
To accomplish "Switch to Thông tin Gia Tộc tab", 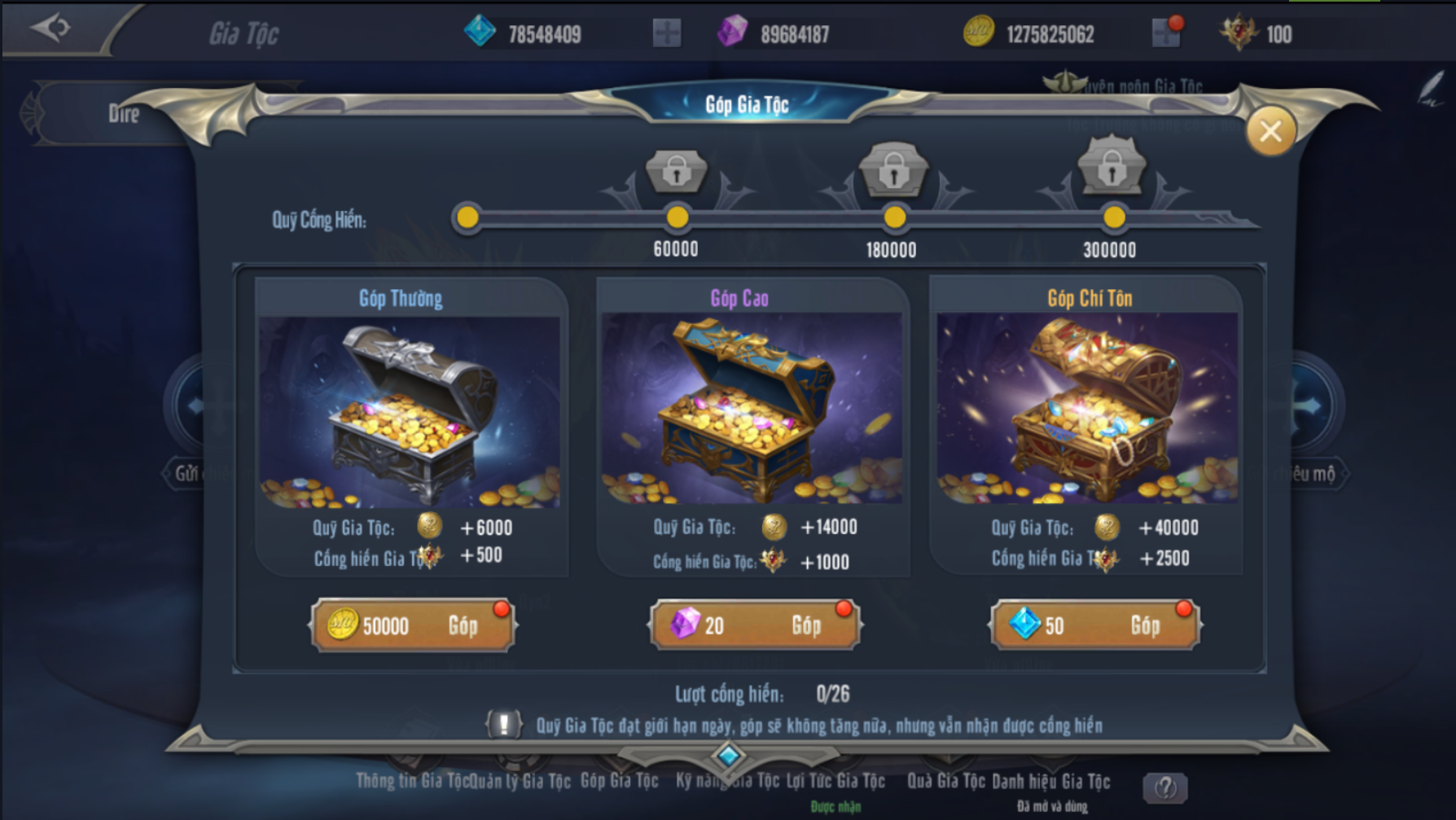I will coord(411,782).
